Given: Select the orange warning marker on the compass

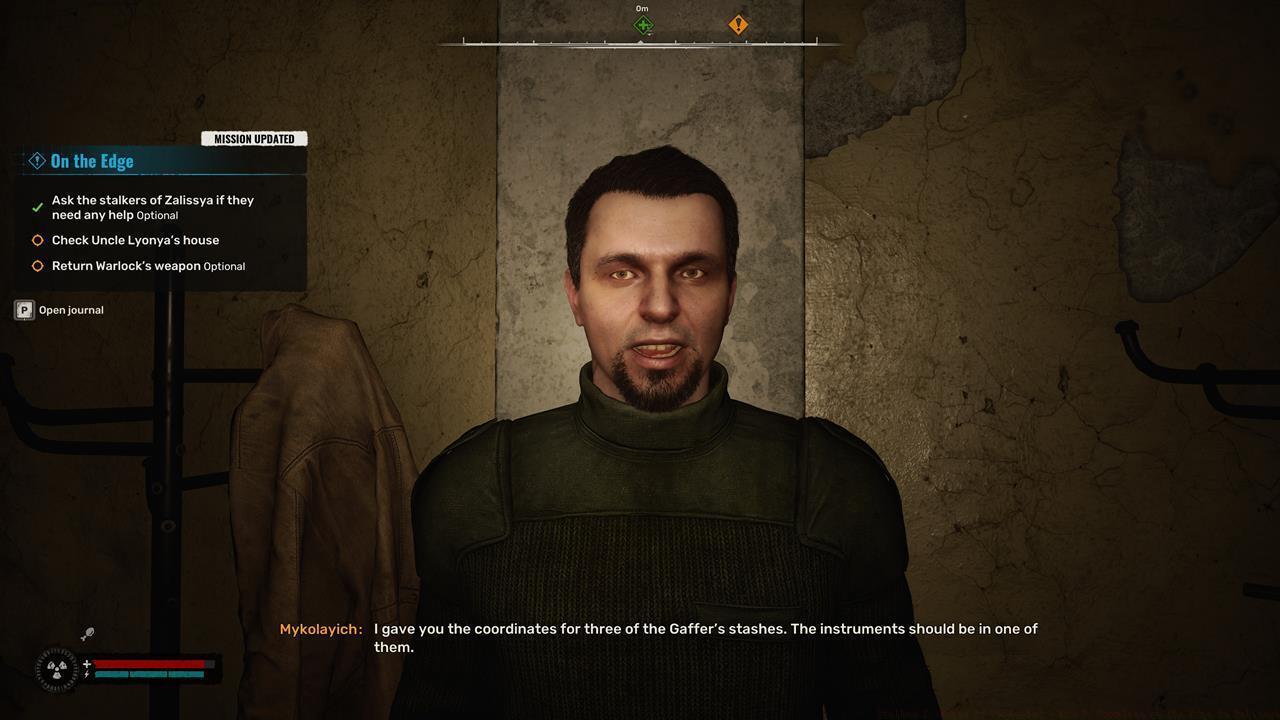Looking at the screenshot, I should 738,25.
